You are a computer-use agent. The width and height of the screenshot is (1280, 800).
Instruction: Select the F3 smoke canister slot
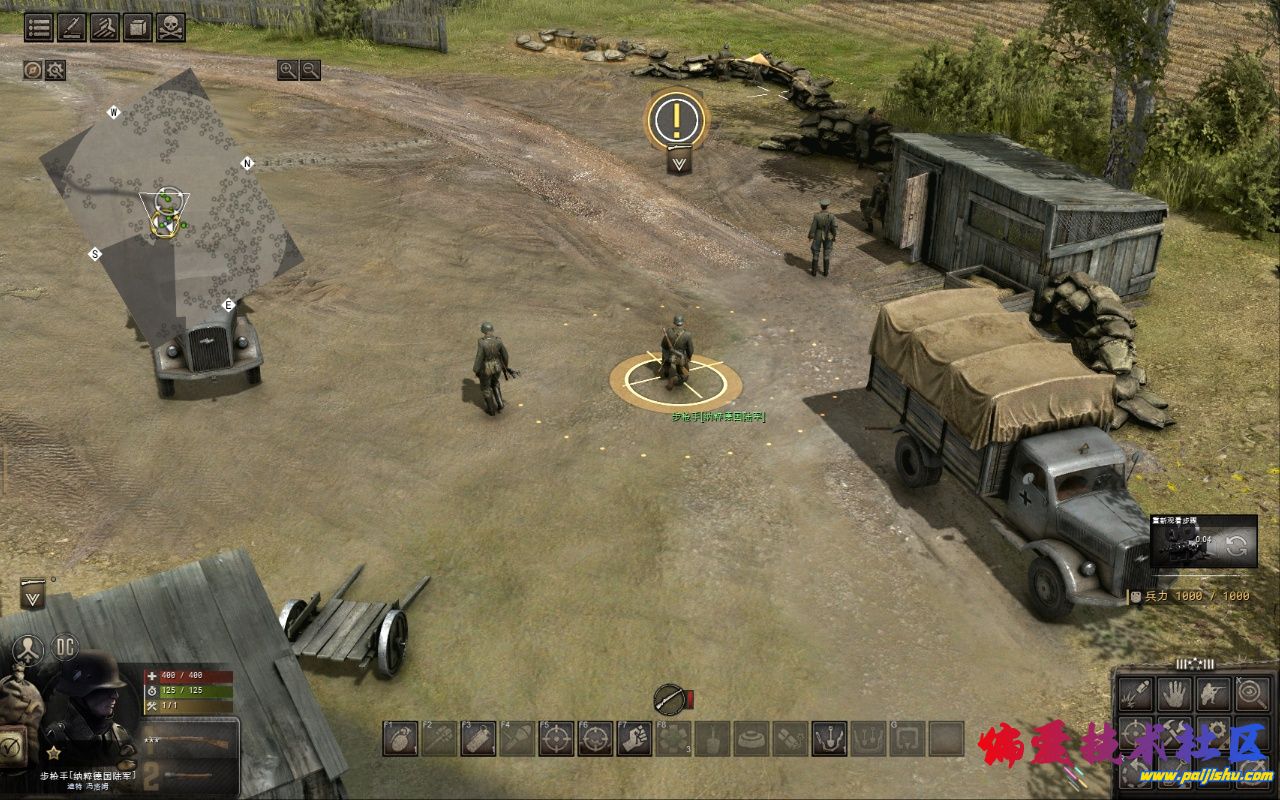(x=478, y=738)
